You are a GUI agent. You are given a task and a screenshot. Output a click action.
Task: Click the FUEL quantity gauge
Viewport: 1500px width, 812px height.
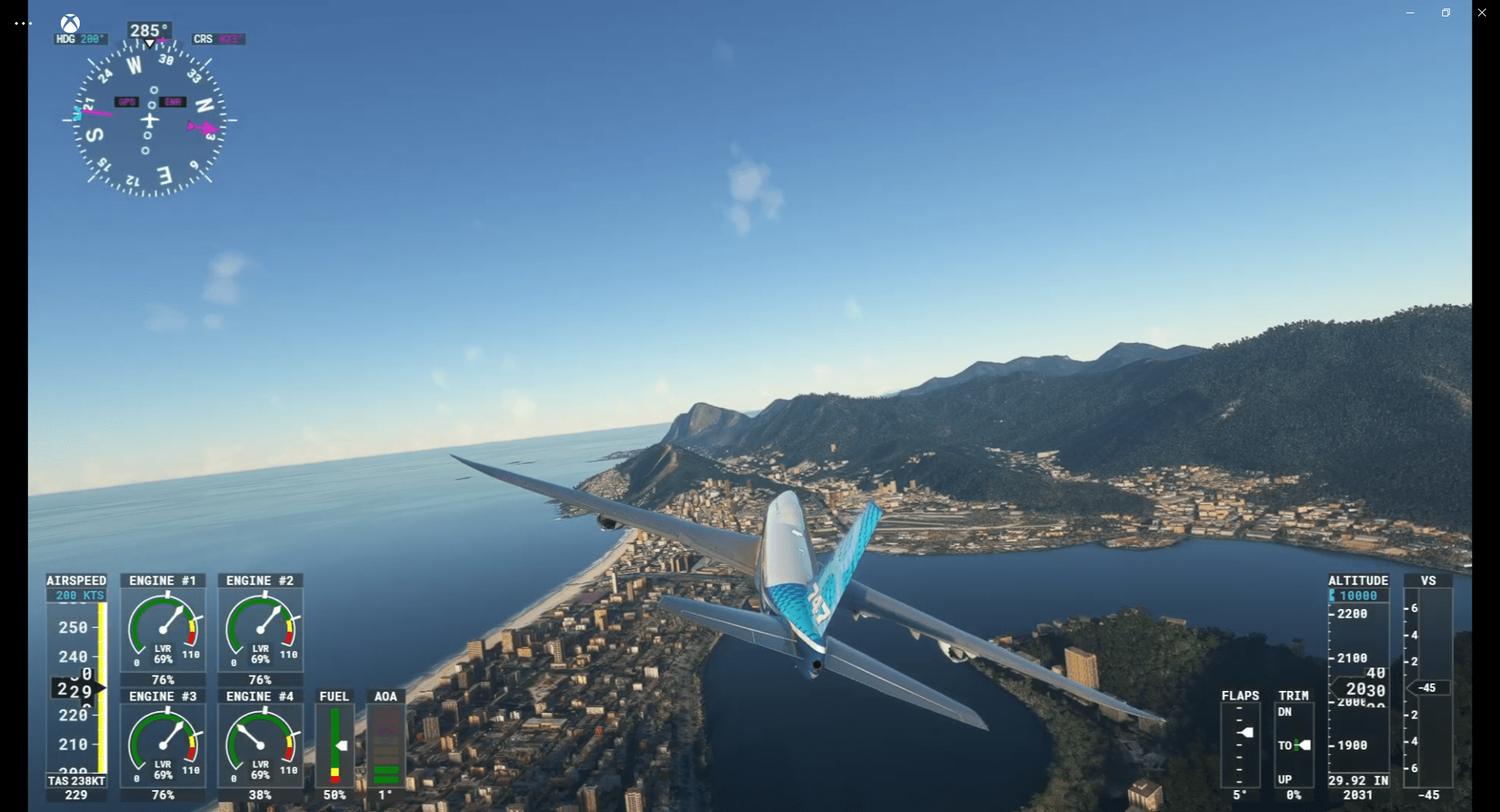tap(334, 746)
